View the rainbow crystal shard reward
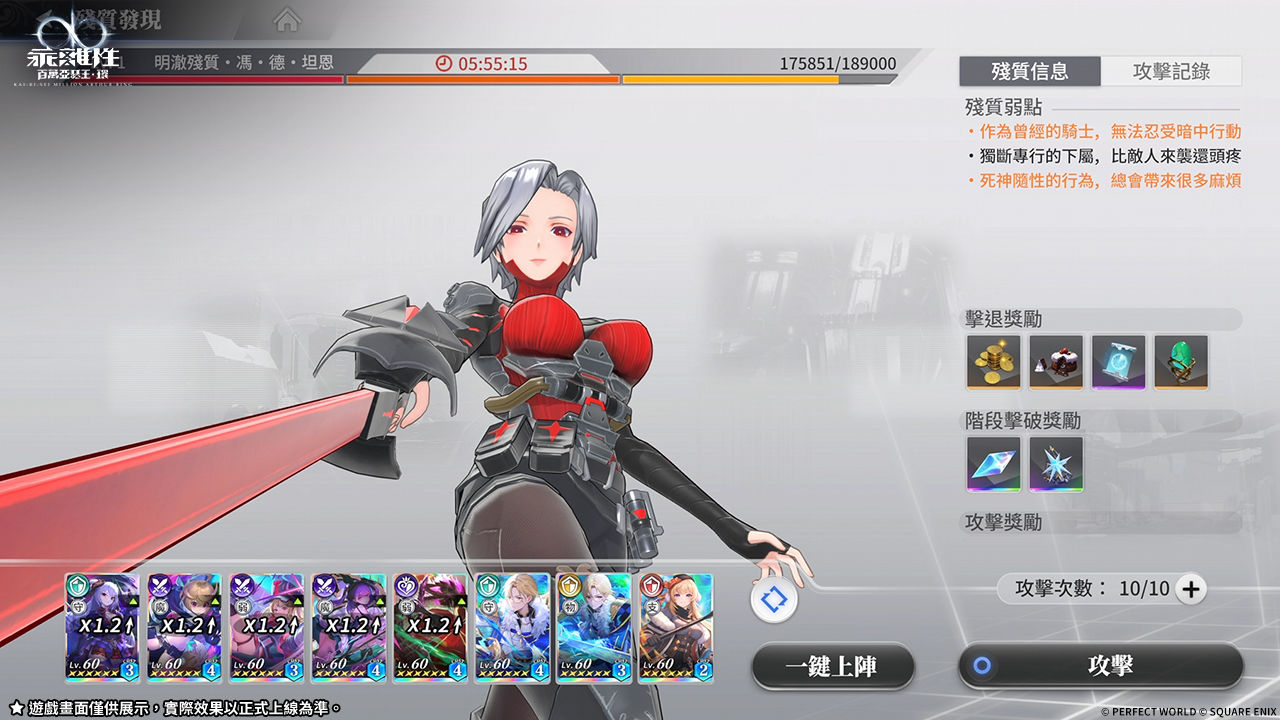1280x720 pixels. (993, 463)
